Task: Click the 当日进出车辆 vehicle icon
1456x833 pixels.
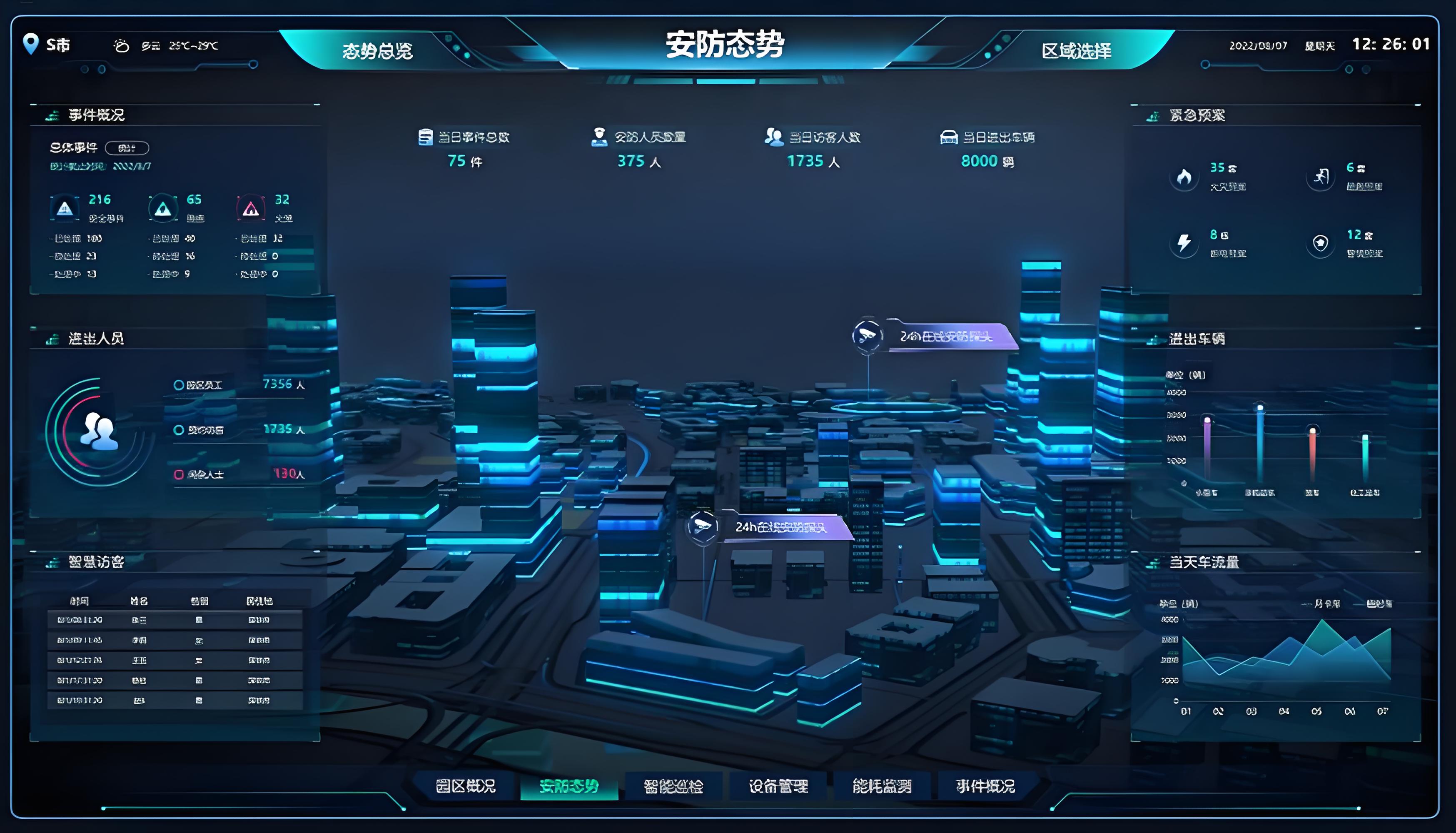Action: [x=950, y=137]
